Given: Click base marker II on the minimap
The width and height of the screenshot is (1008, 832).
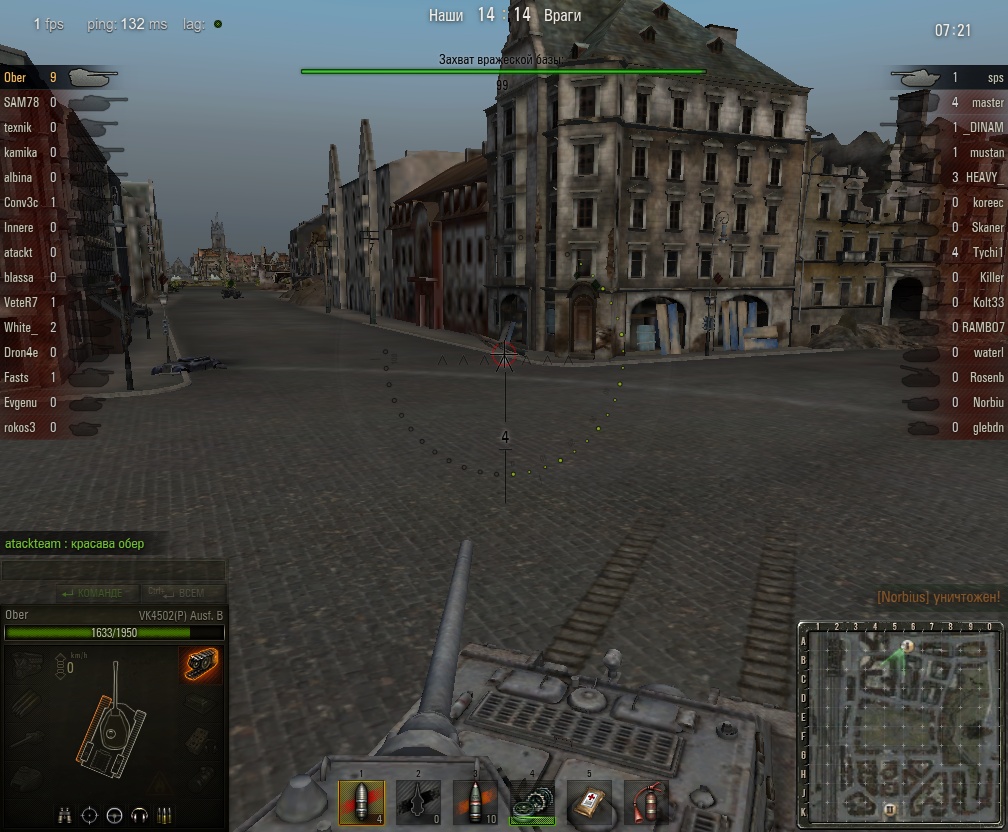Looking at the screenshot, I should click(890, 808).
